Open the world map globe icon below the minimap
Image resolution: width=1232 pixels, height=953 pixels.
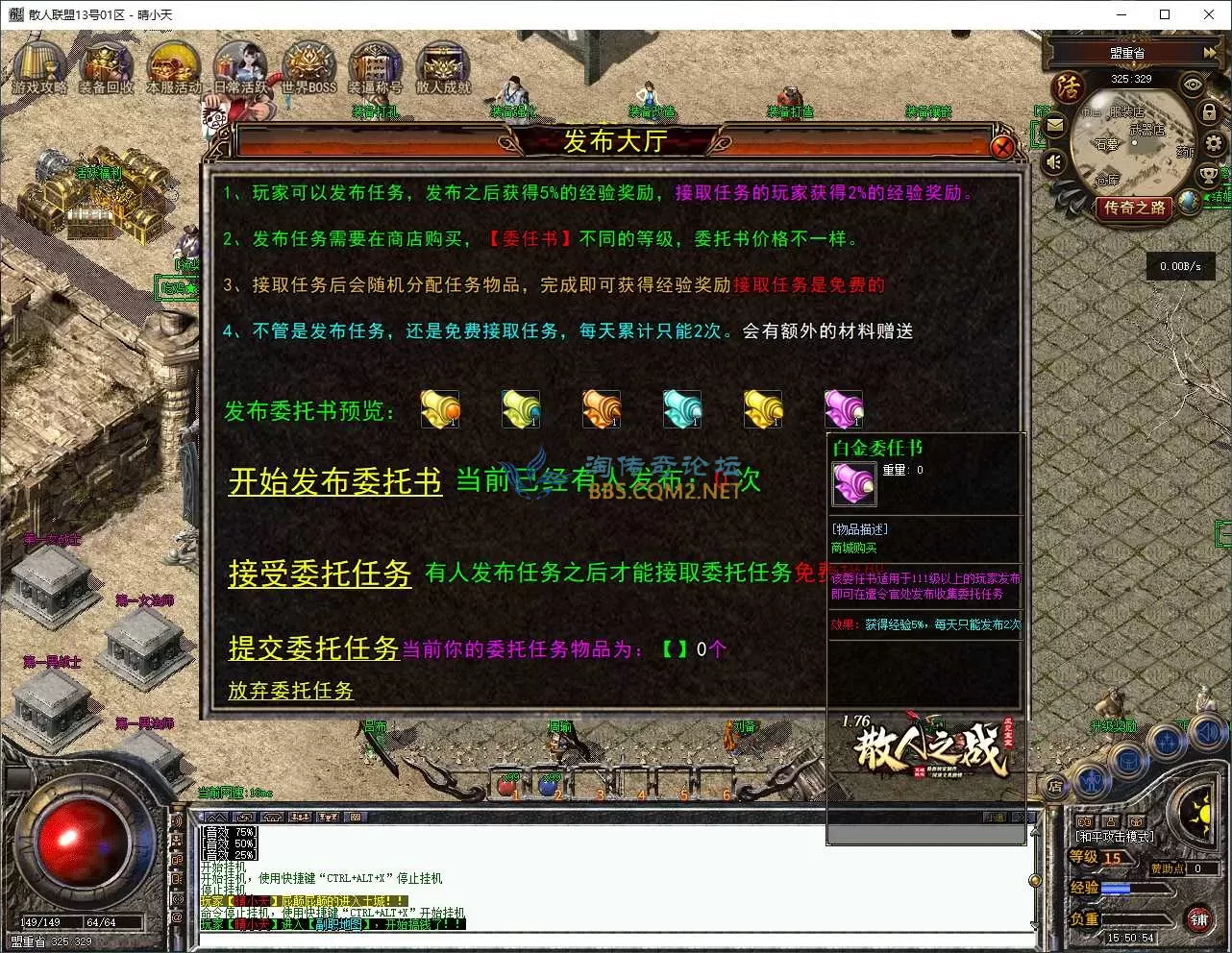pos(1187,202)
